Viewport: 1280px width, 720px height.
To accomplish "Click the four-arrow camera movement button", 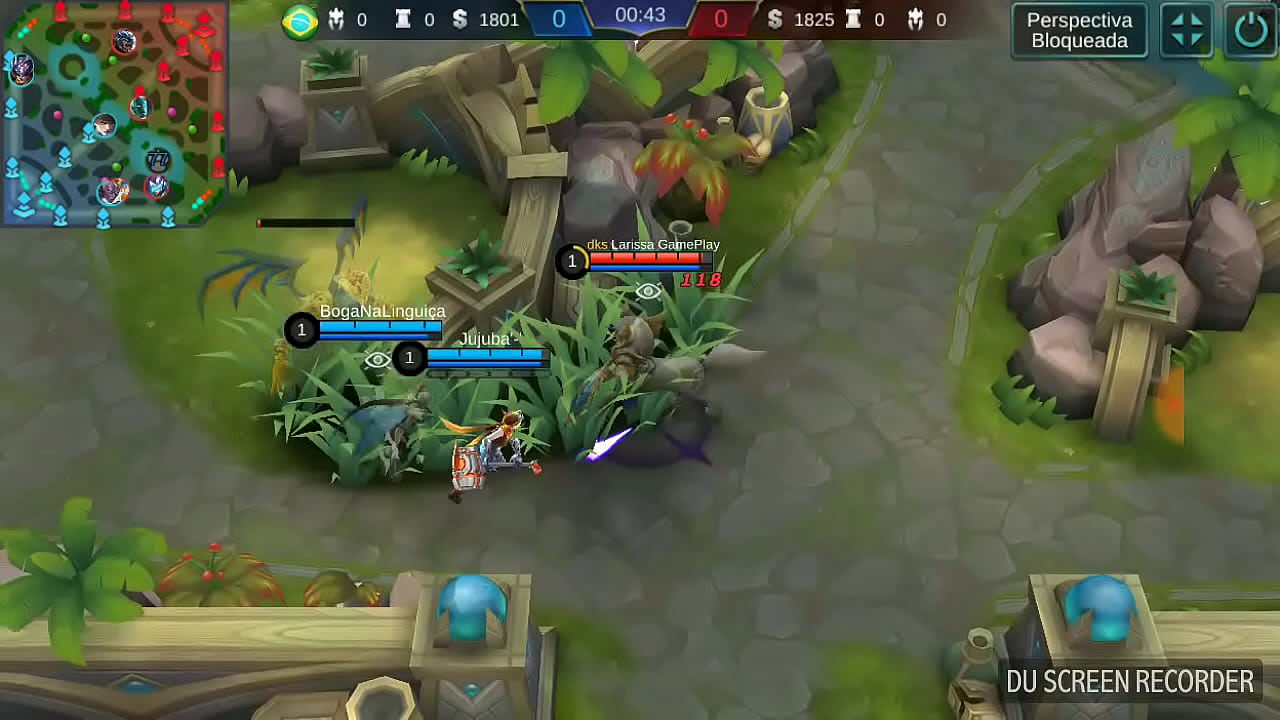I will click(1187, 30).
